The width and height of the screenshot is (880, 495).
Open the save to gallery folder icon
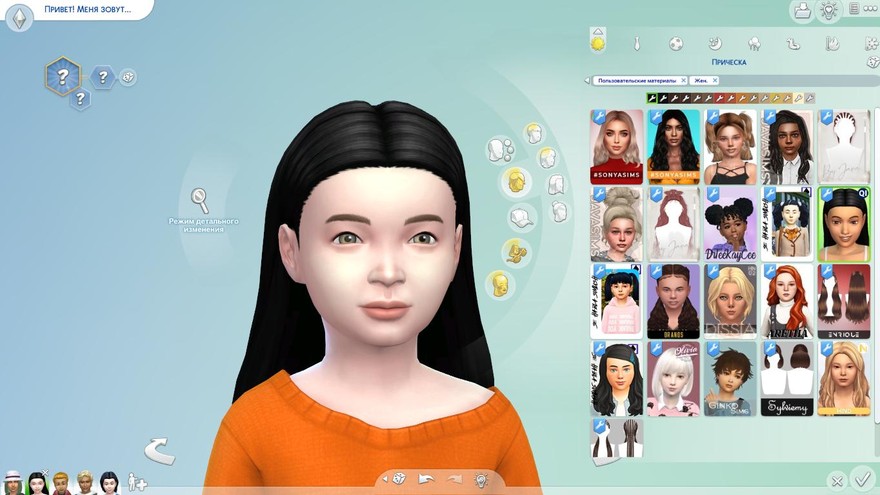click(801, 11)
